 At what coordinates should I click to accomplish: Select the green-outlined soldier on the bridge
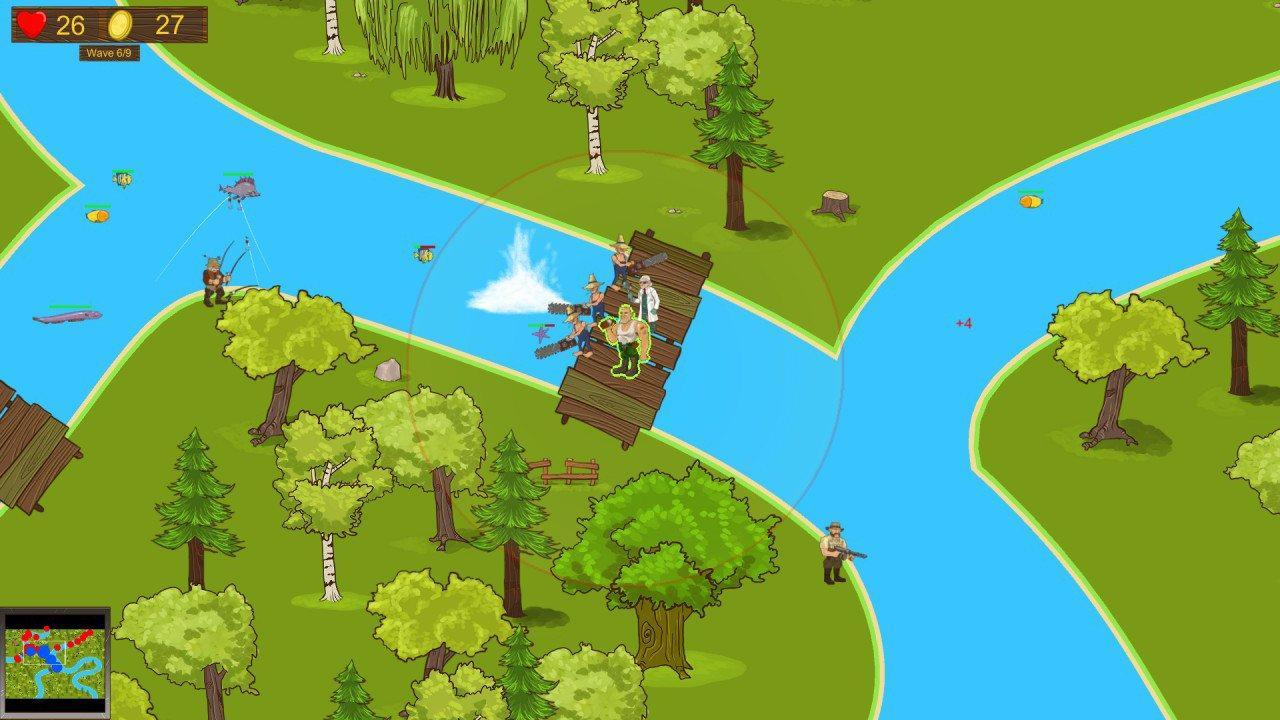coord(626,340)
